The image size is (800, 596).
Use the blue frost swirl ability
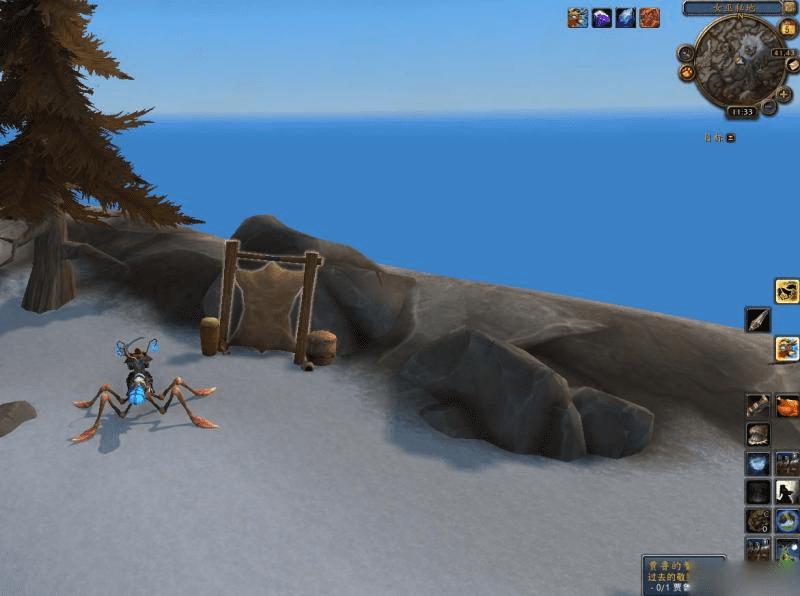(758, 464)
